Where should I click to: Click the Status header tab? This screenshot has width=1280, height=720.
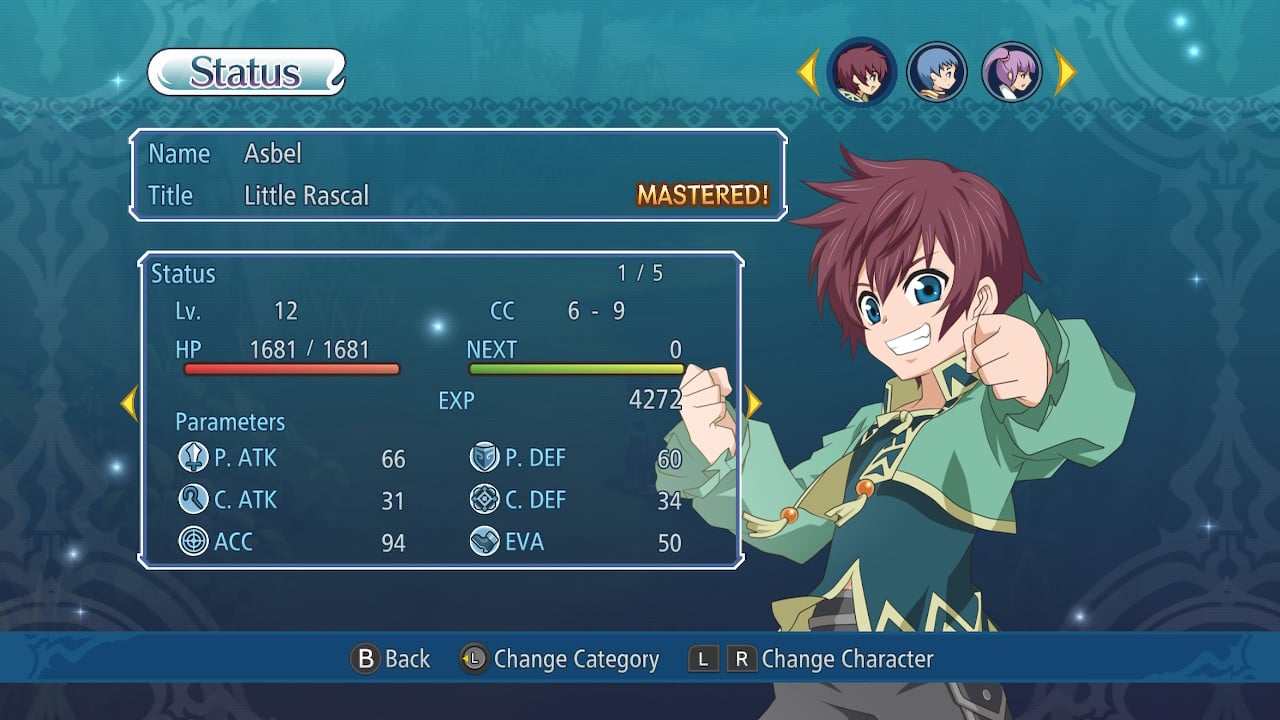pyautogui.click(x=243, y=71)
